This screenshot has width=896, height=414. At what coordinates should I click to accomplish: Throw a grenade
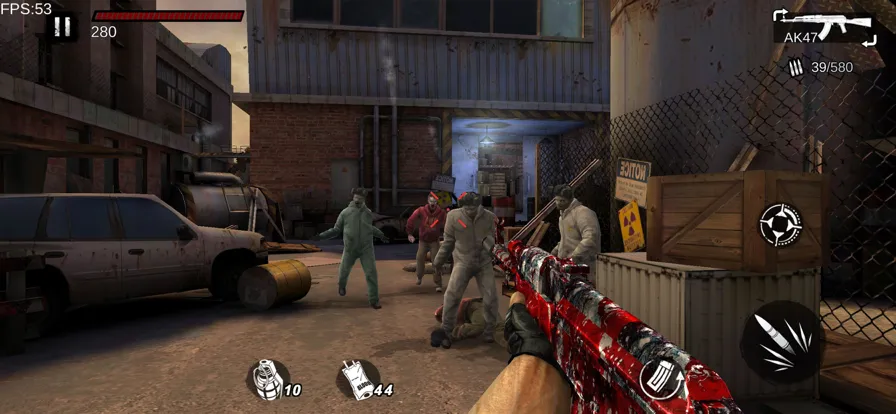[268, 379]
